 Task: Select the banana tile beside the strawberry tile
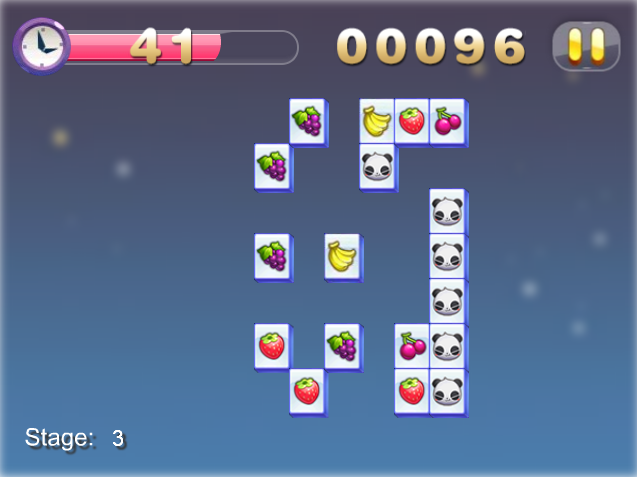point(376,121)
